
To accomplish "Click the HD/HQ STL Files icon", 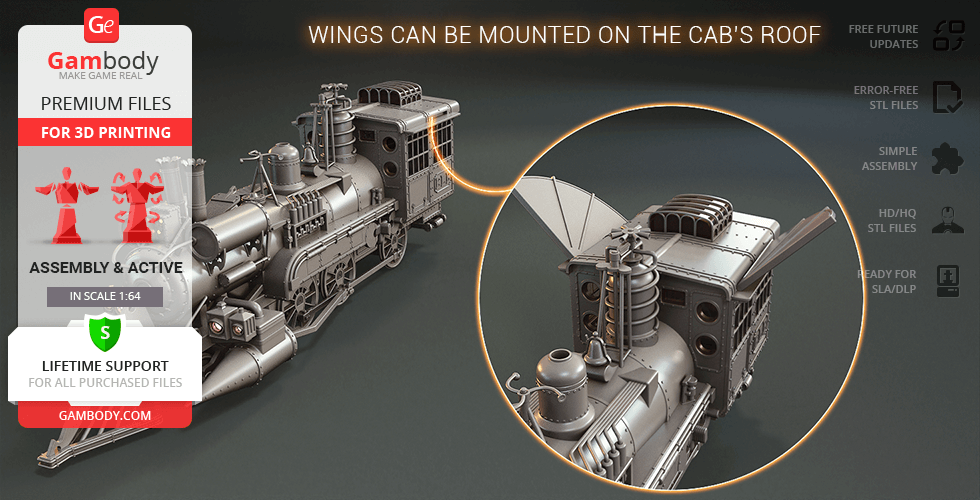I will (x=947, y=220).
